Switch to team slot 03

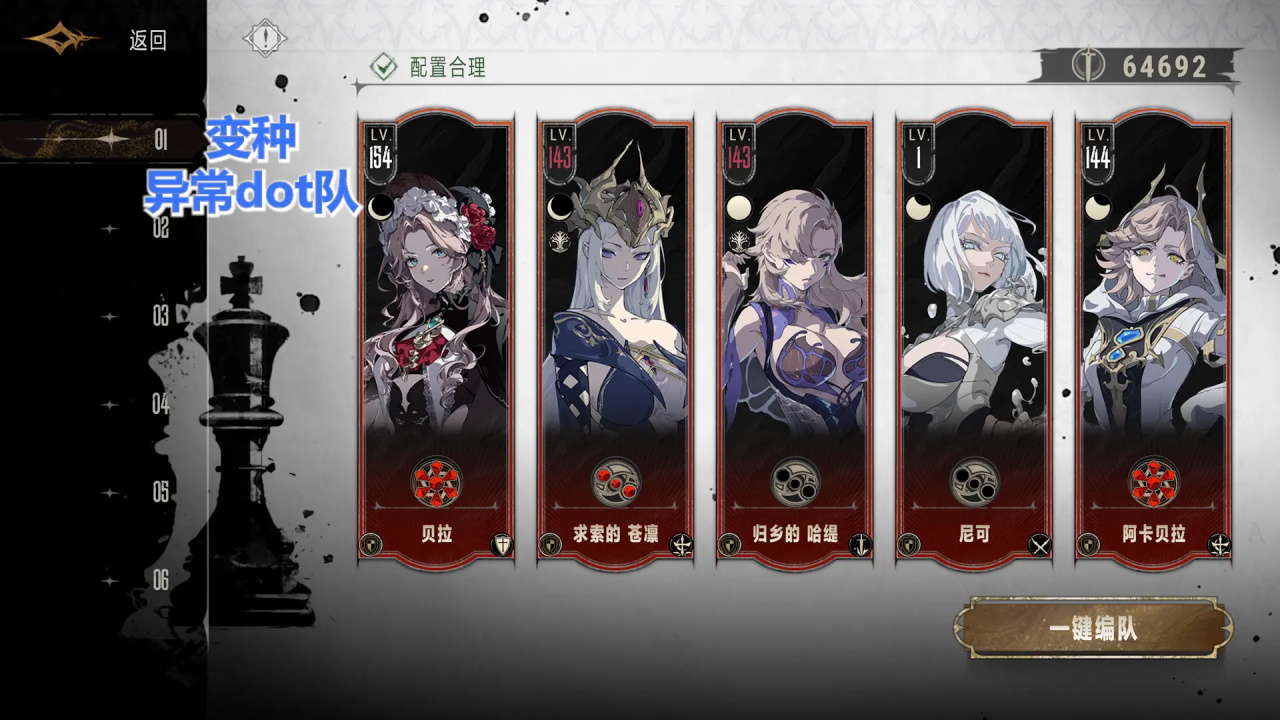point(160,316)
